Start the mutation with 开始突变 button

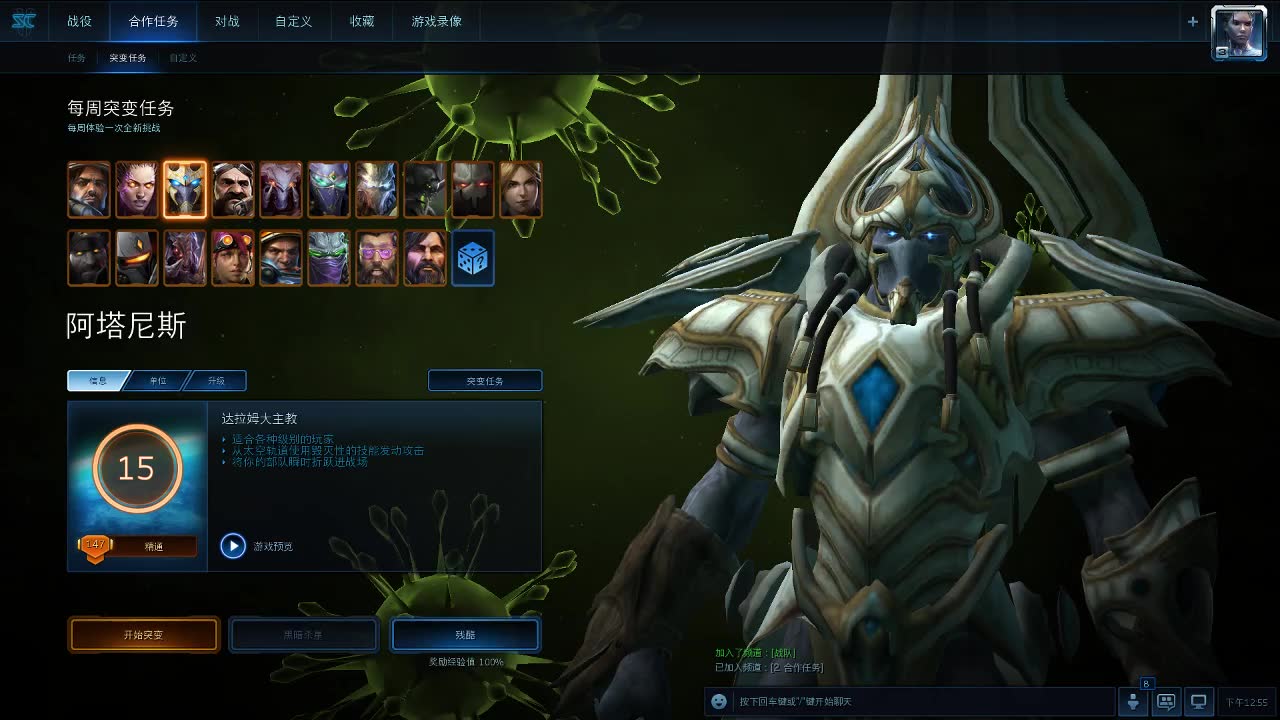(x=144, y=635)
